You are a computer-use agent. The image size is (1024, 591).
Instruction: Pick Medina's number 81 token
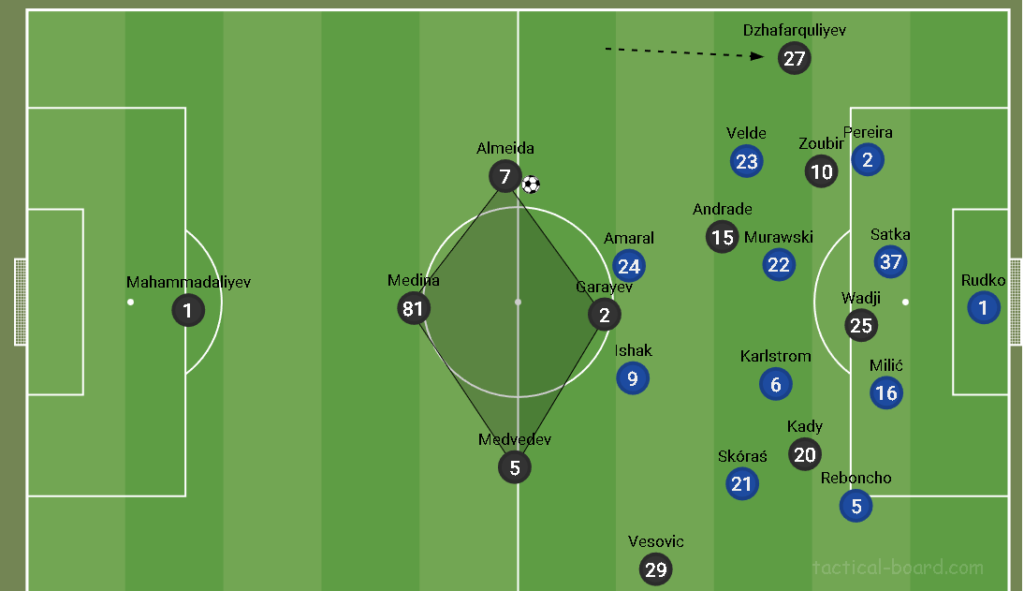point(413,308)
